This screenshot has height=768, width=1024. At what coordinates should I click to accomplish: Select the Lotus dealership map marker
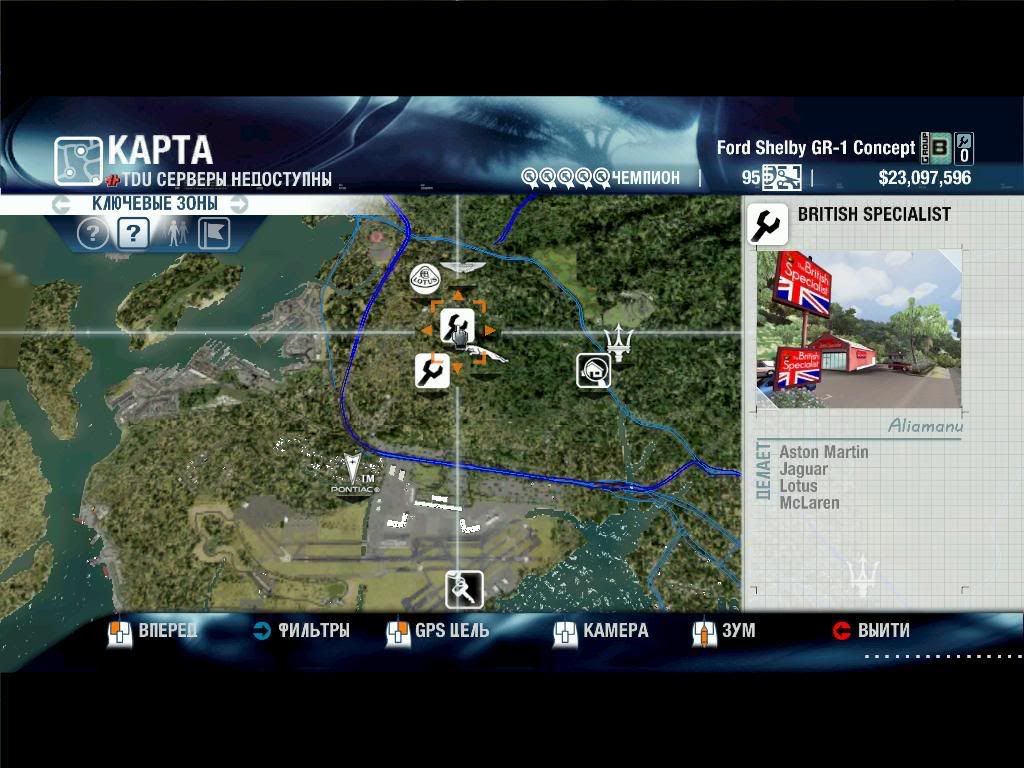(x=425, y=278)
